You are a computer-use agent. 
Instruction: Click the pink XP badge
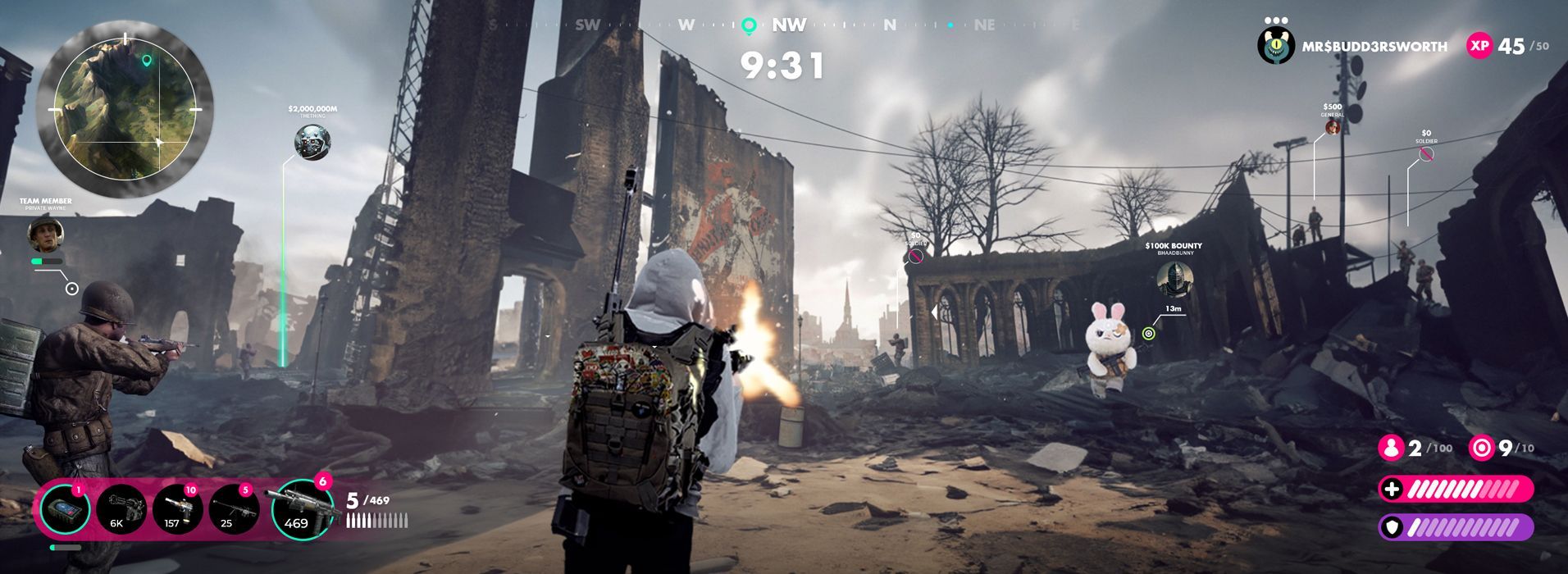tap(1479, 46)
